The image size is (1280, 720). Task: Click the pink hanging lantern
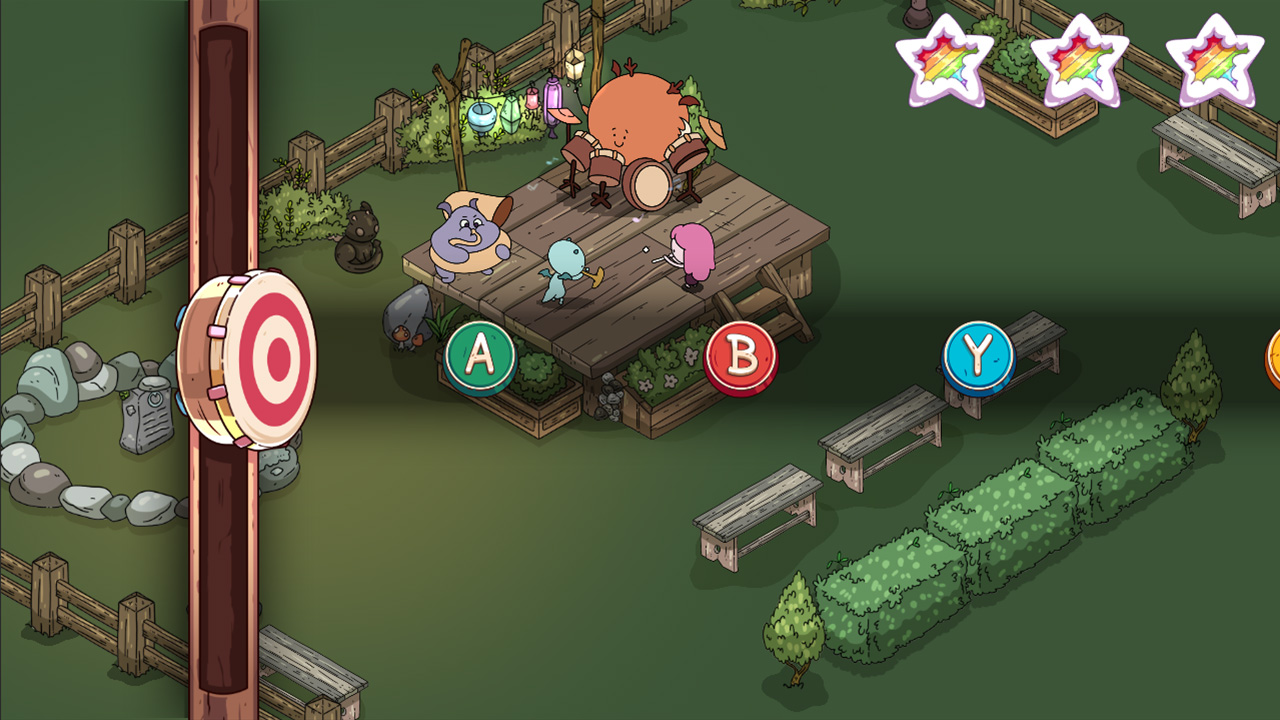[532, 99]
